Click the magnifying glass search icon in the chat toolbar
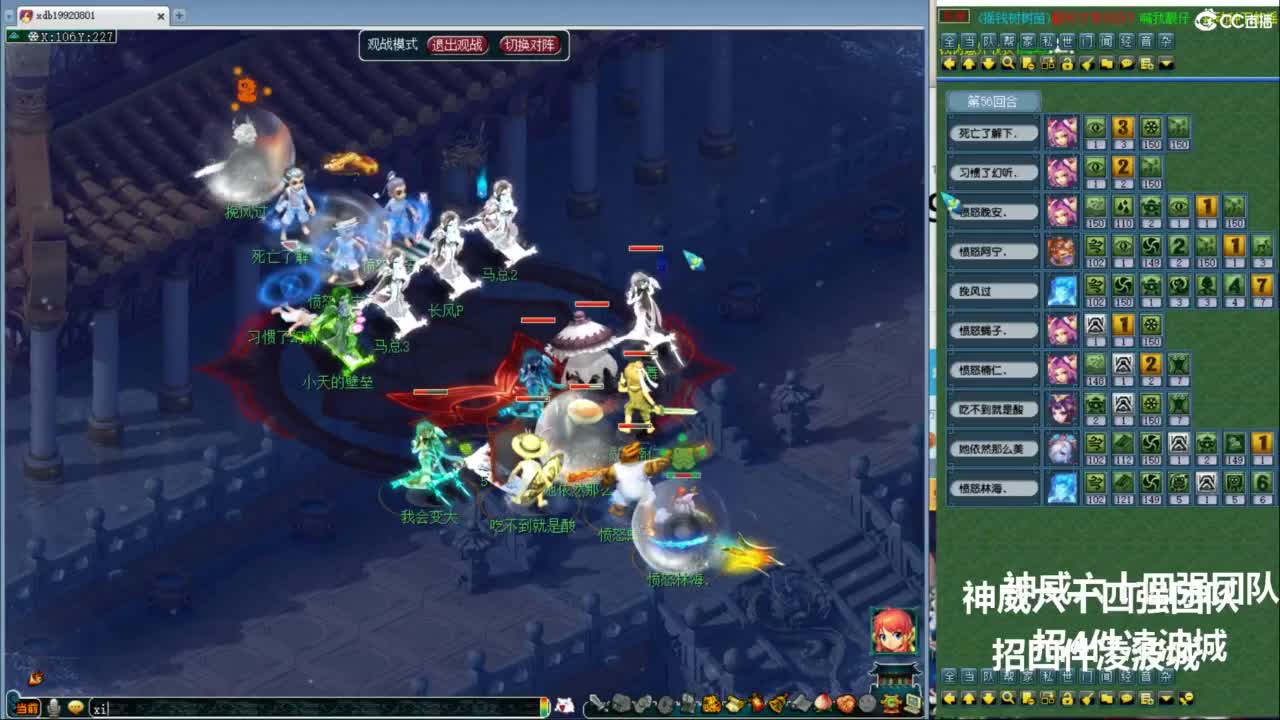The height and width of the screenshot is (720, 1280). [x=1008, y=64]
